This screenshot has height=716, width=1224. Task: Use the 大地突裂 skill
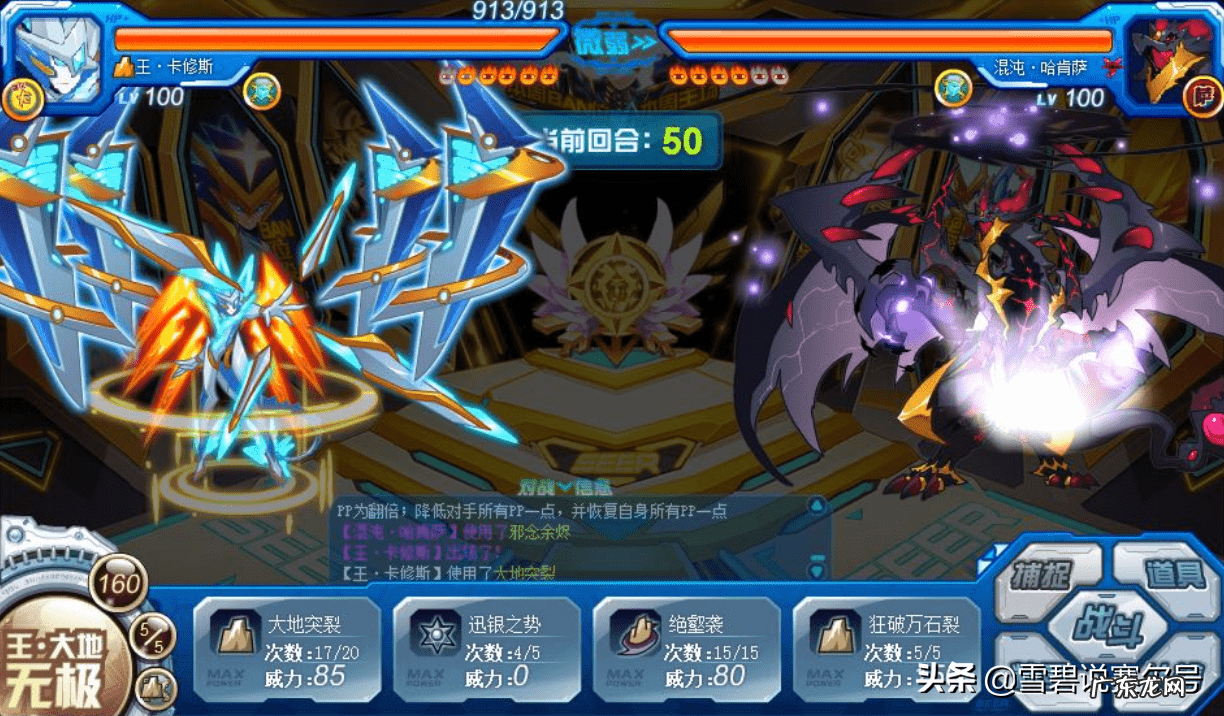click(286, 649)
